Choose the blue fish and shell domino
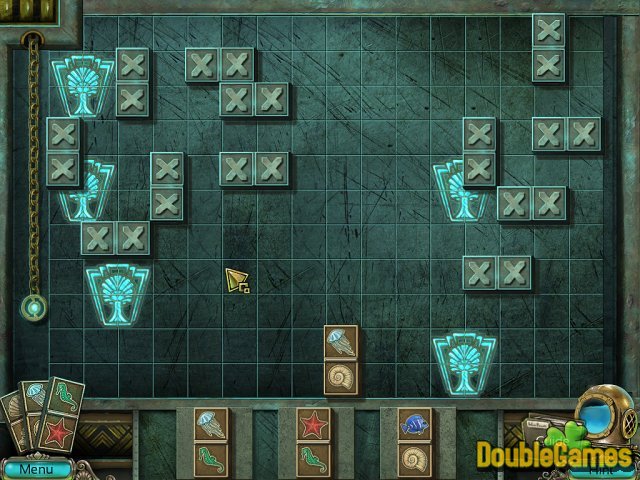Screen dimensions: 640x480 click(414, 441)
